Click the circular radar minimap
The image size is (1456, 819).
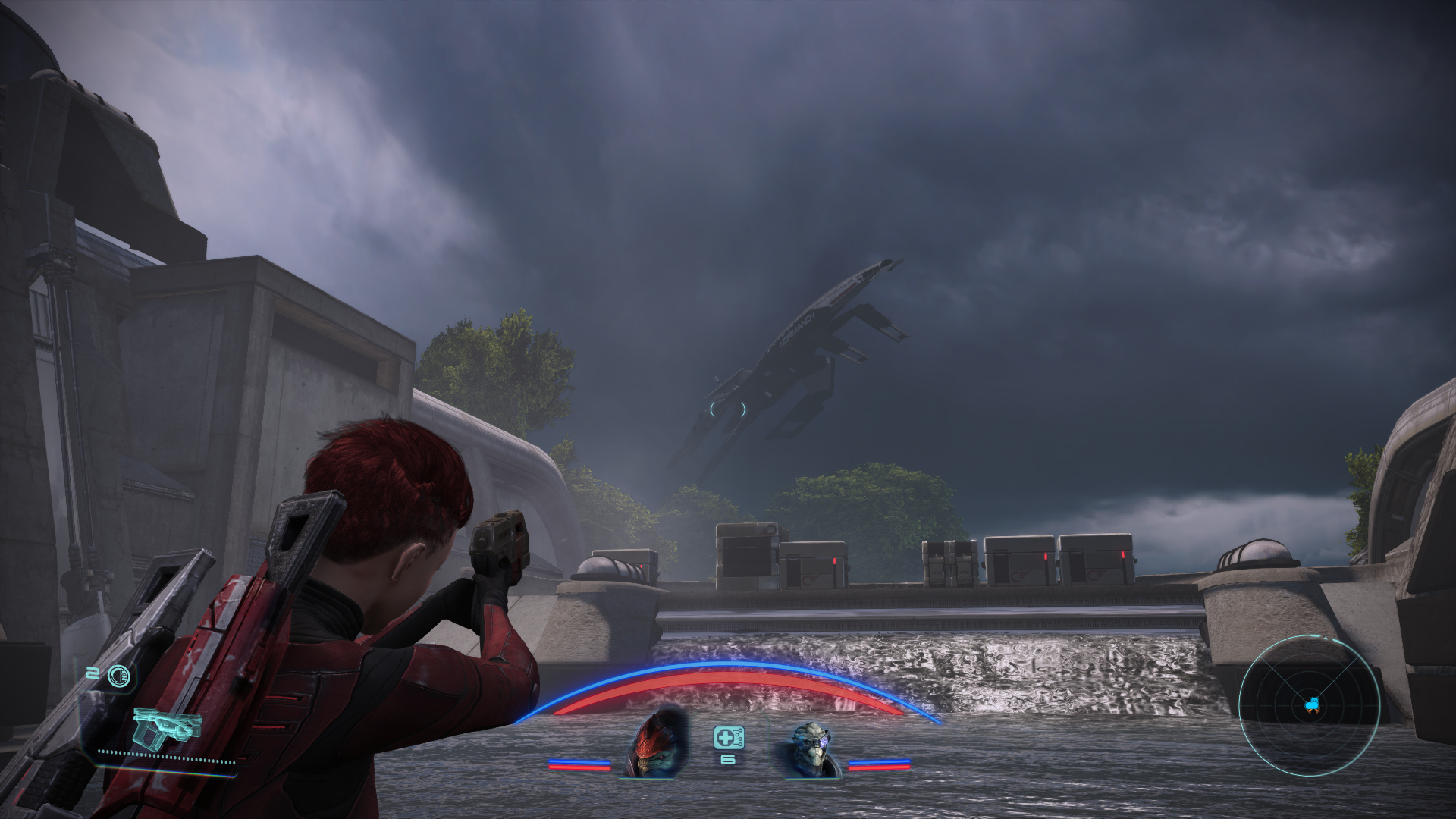1310,705
